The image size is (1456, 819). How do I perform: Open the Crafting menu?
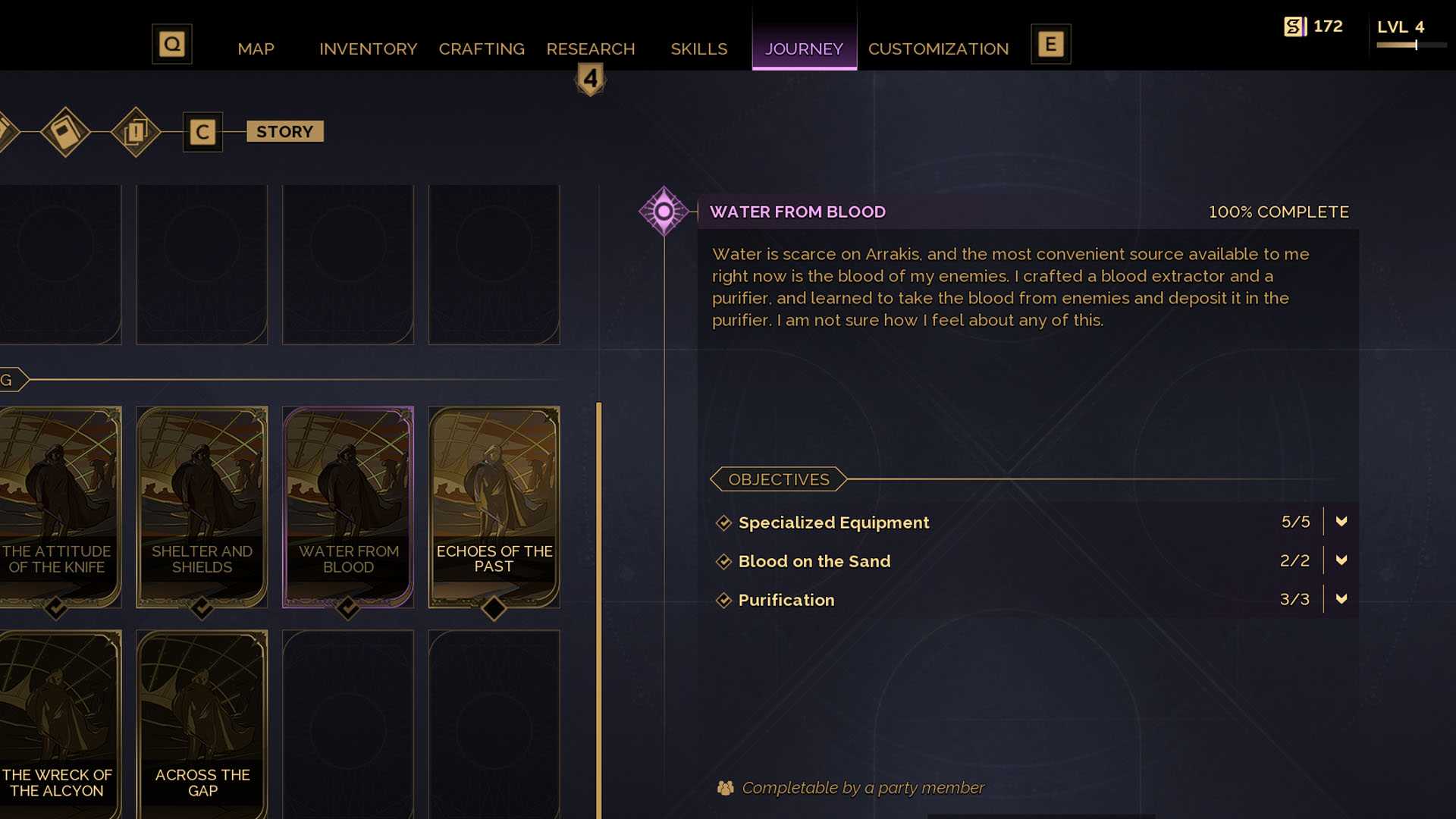point(482,49)
